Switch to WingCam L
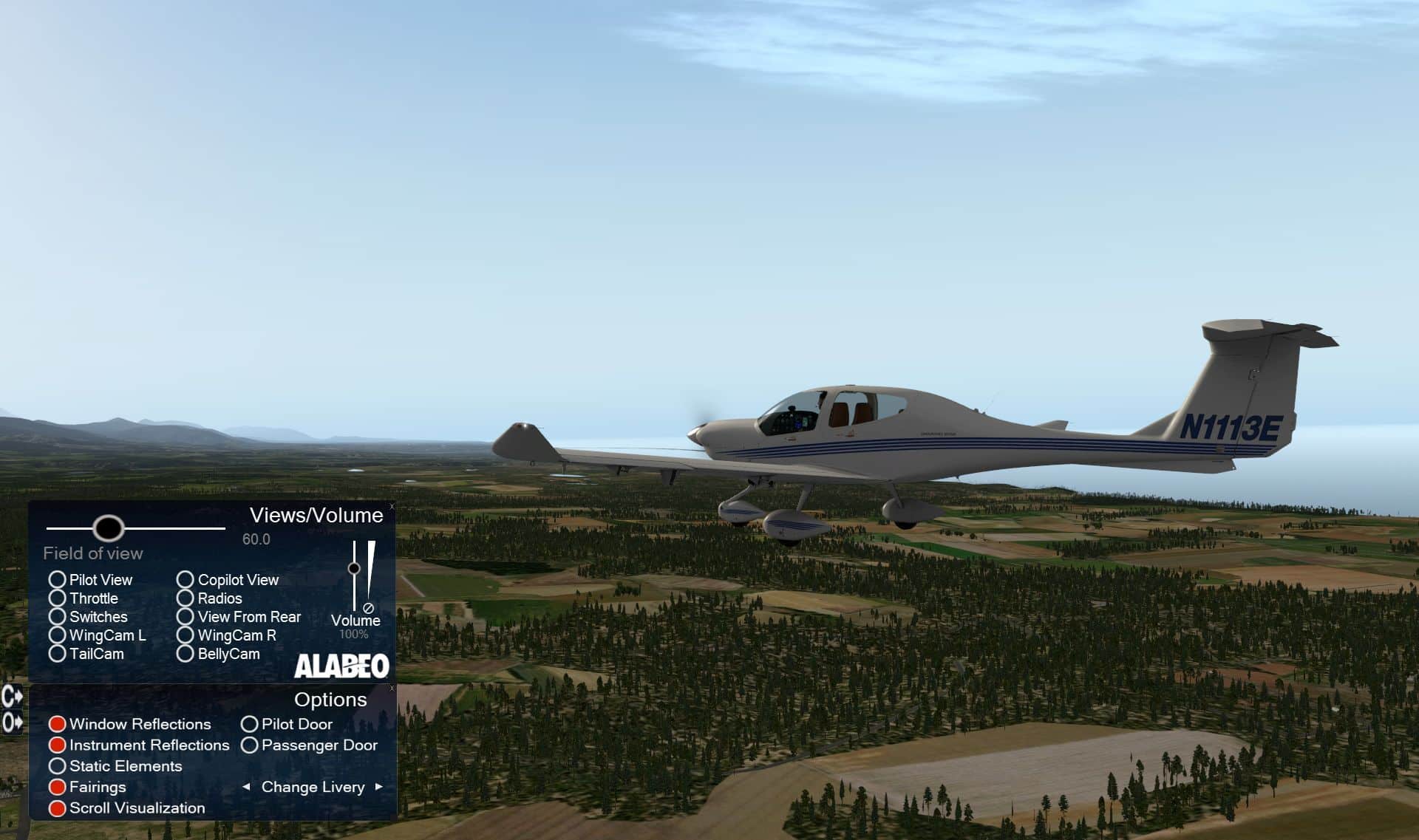The height and width of the screenshot is (840, 1419). 58,635
